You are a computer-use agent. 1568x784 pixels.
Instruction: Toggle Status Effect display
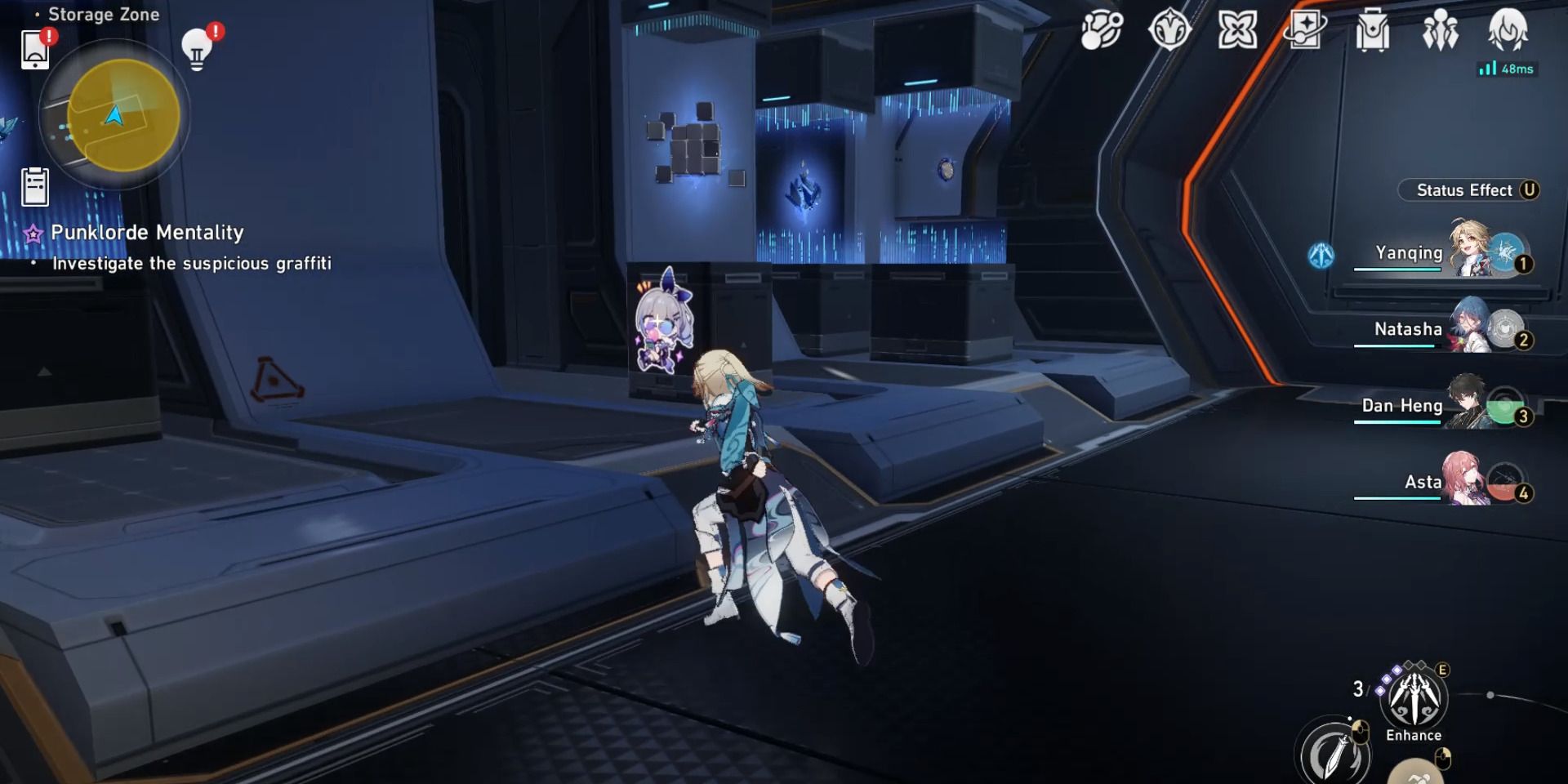1468,190
